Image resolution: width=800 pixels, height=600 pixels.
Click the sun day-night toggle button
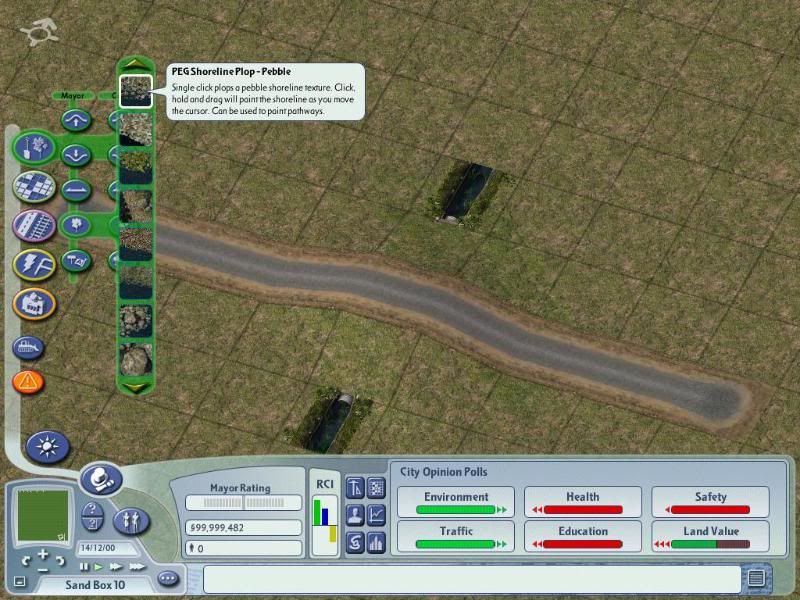point(46,447)
